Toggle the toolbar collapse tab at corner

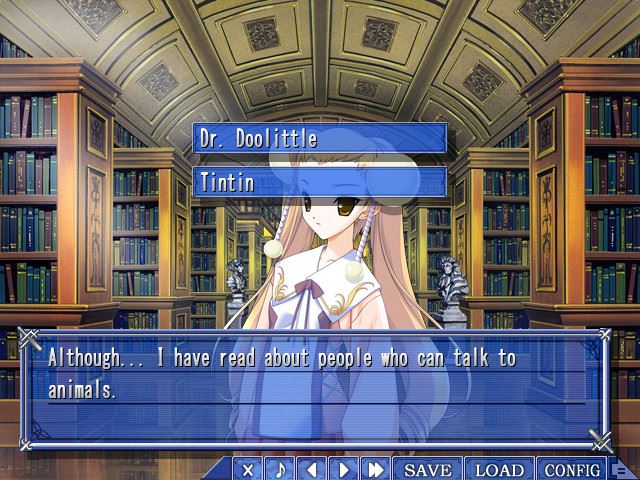pos(621,469)
